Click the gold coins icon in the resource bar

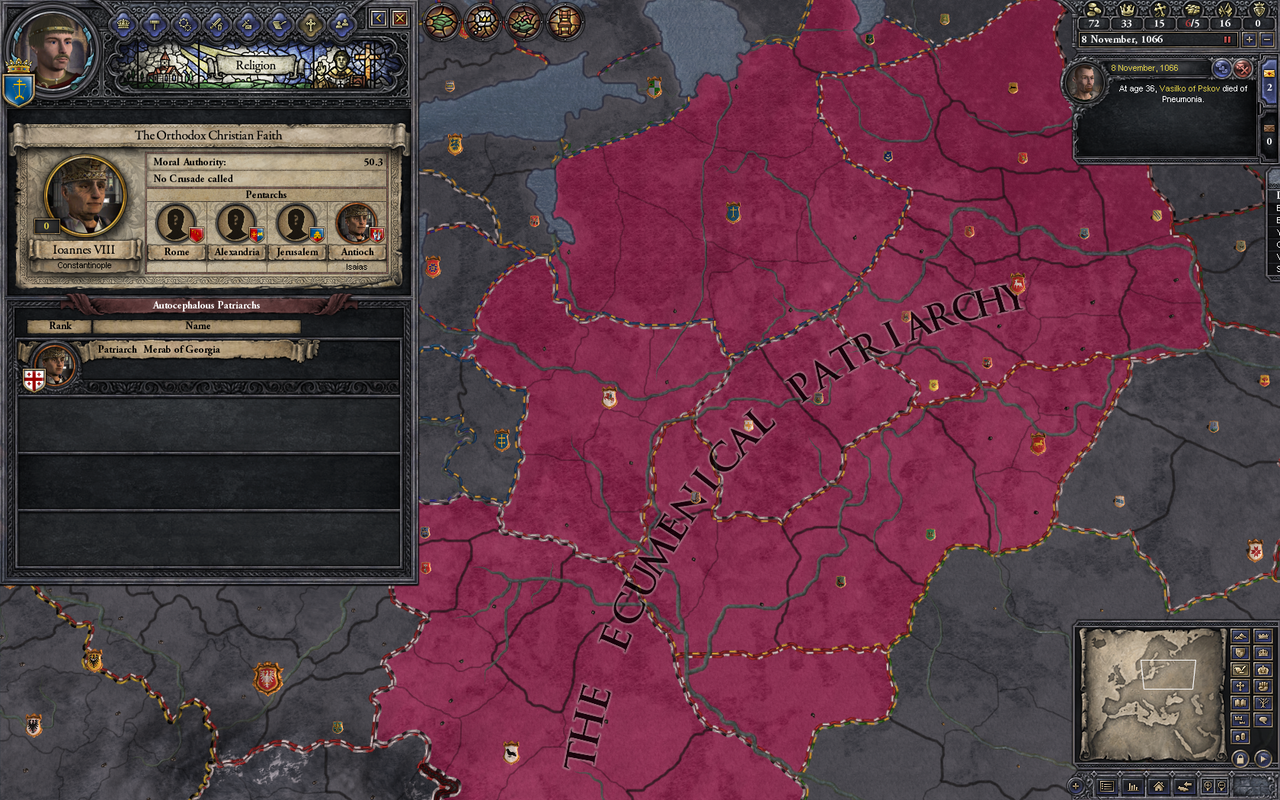point(1093,10)
